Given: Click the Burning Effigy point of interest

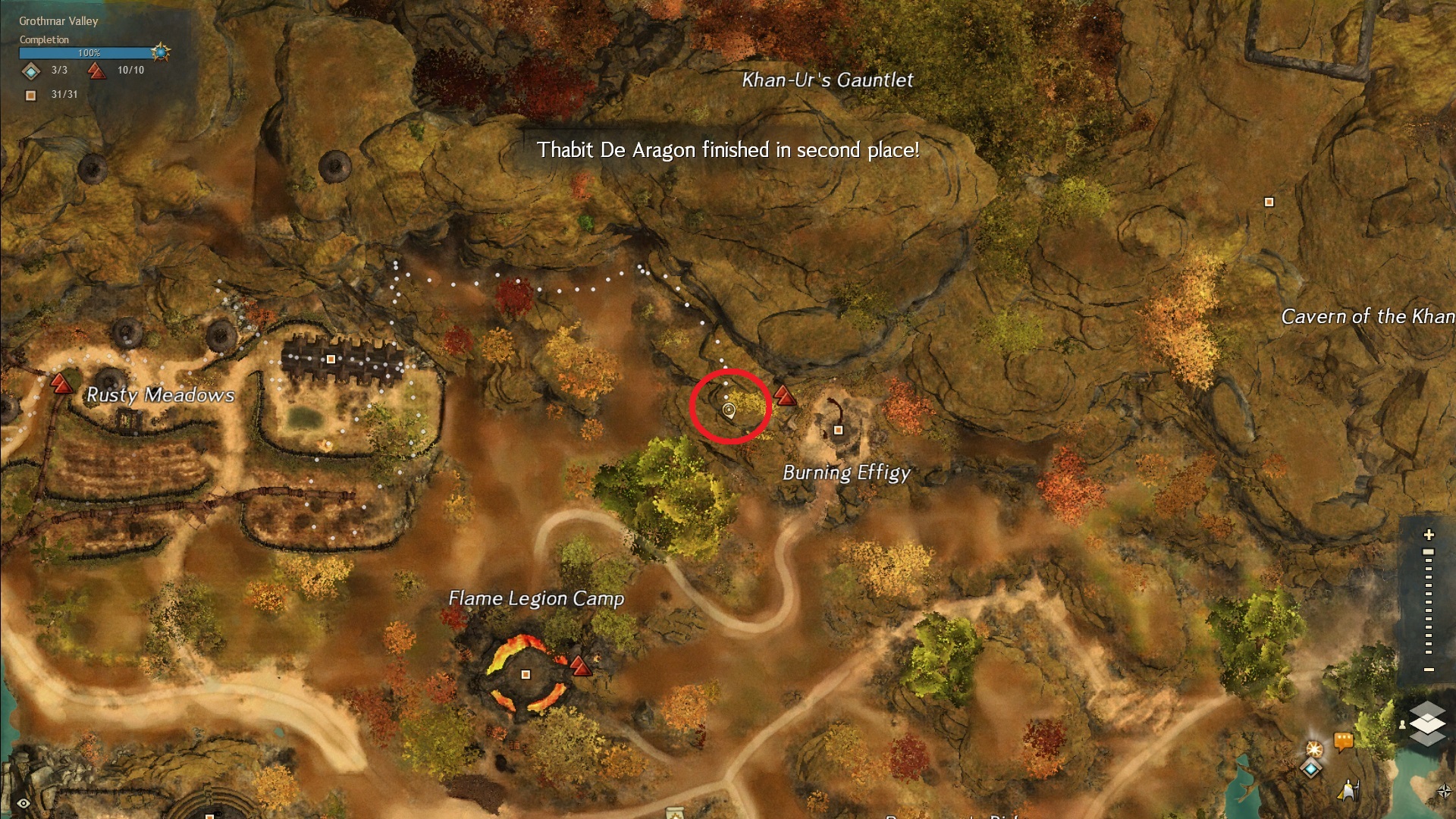Looking at the screenshot, I should tap(838, 430).
